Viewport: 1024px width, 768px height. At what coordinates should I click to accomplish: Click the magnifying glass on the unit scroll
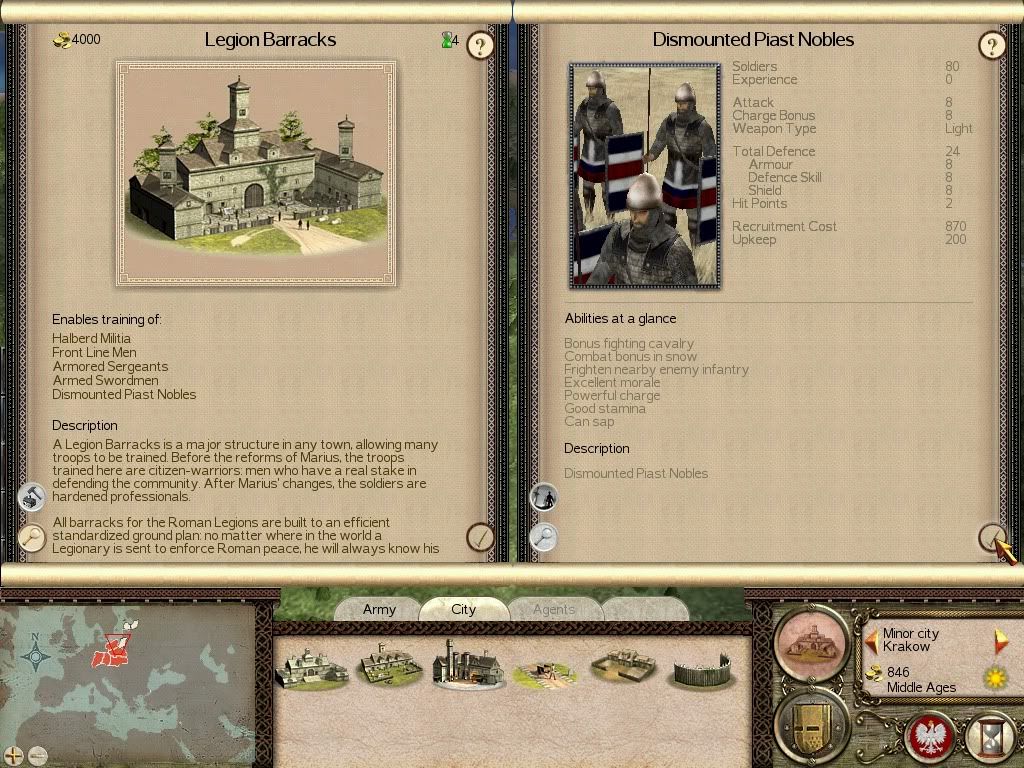click(543, 537)
